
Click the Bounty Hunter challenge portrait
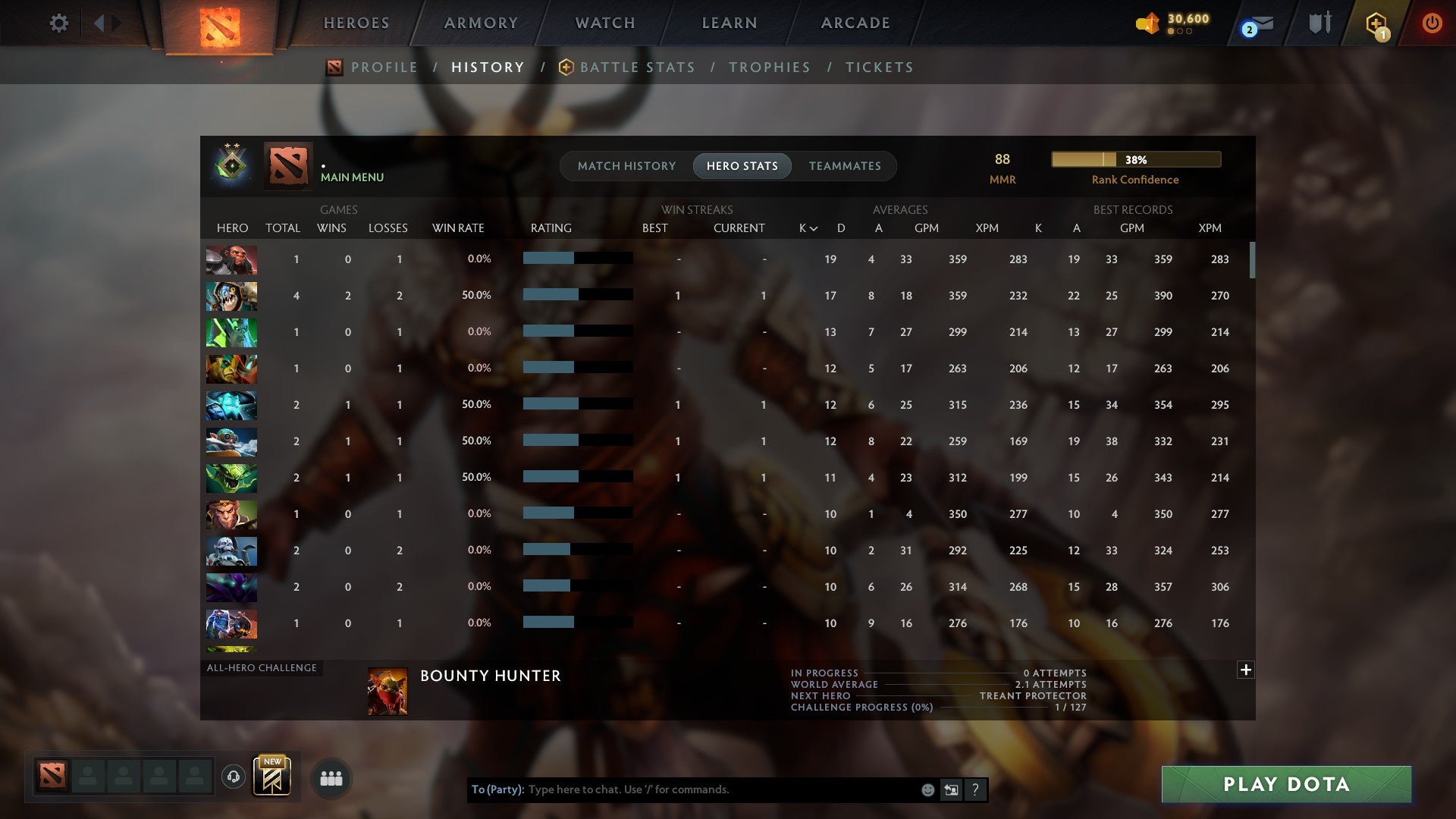387,690
